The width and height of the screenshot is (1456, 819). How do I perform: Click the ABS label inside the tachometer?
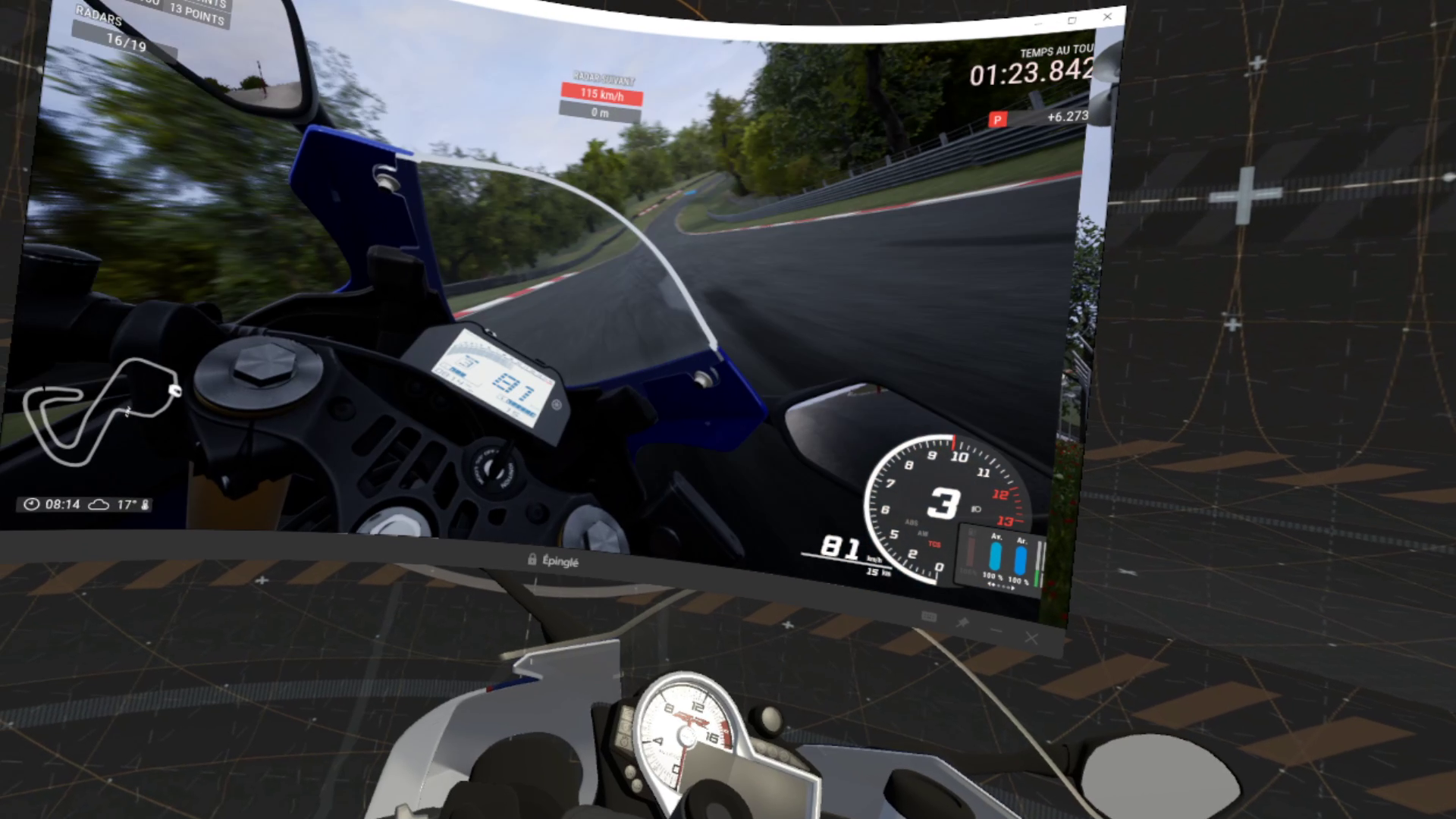[912, 522]
